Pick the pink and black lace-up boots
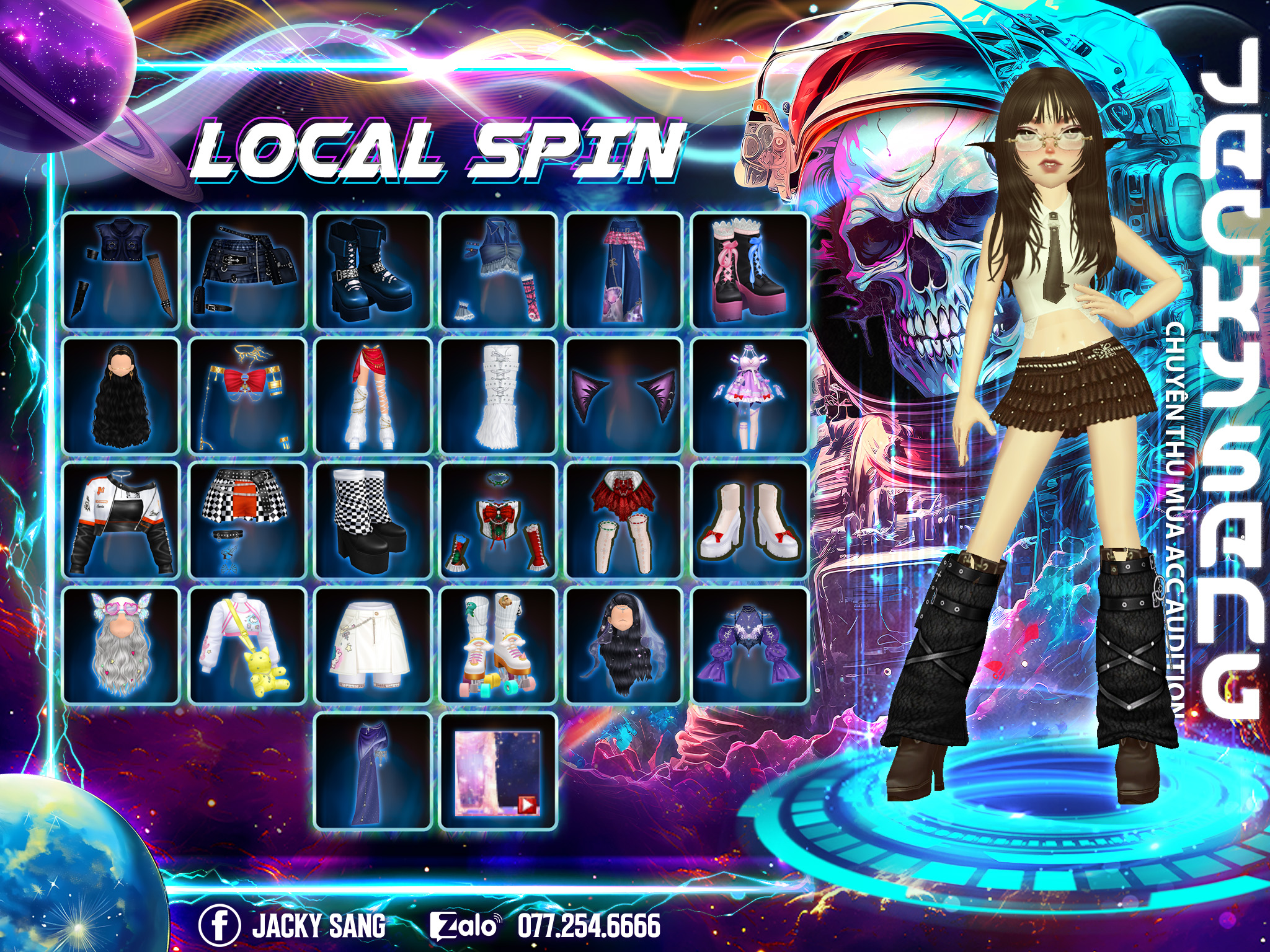 coord(749,271)
